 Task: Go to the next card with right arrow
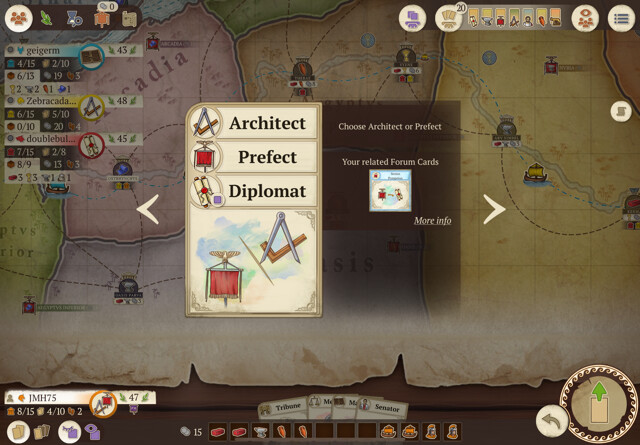pos(494,209)
